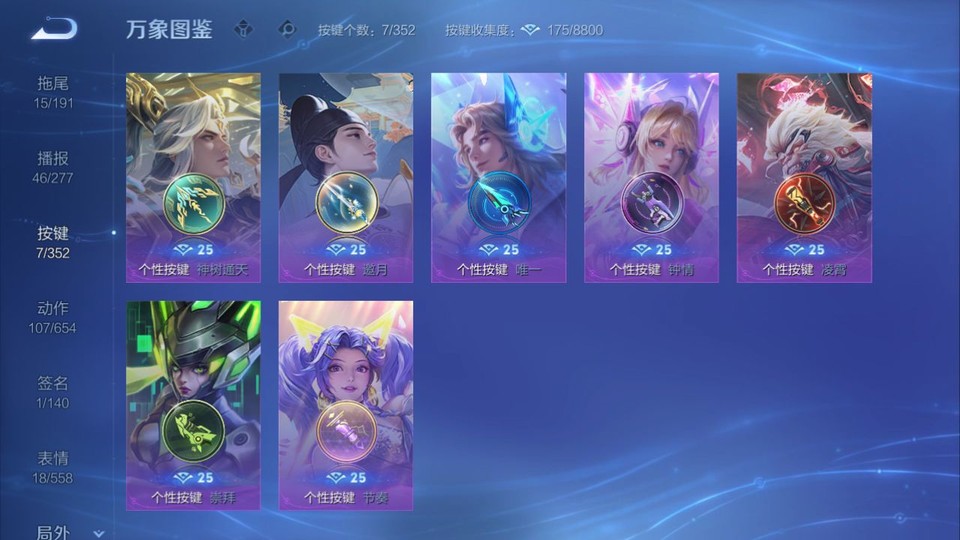Select the 节奏 button skin card

346,405
